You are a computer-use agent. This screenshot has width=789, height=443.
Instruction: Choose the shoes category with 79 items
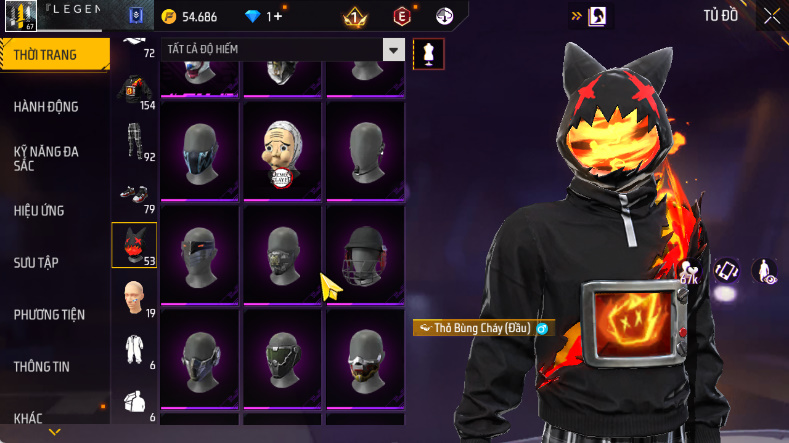tap(131, 196)
